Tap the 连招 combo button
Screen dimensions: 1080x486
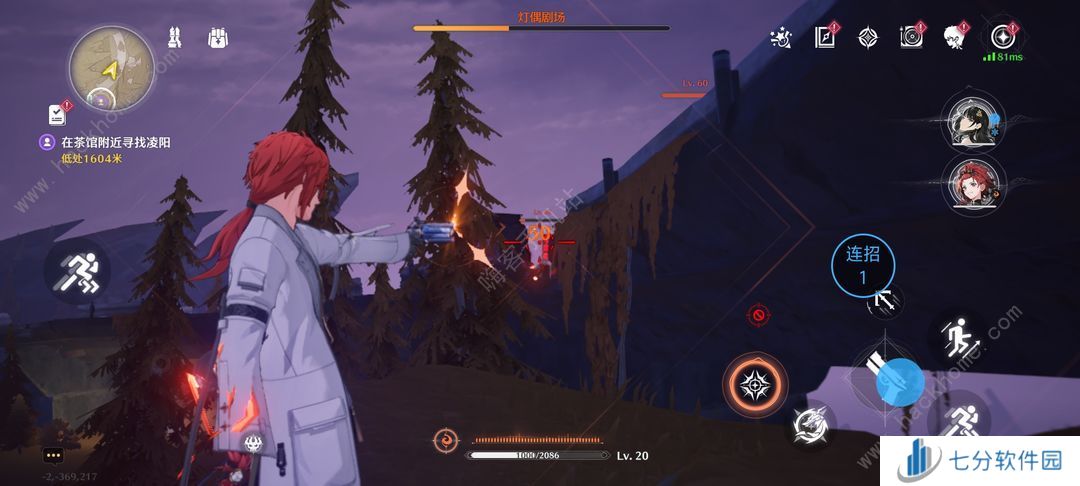863,266
